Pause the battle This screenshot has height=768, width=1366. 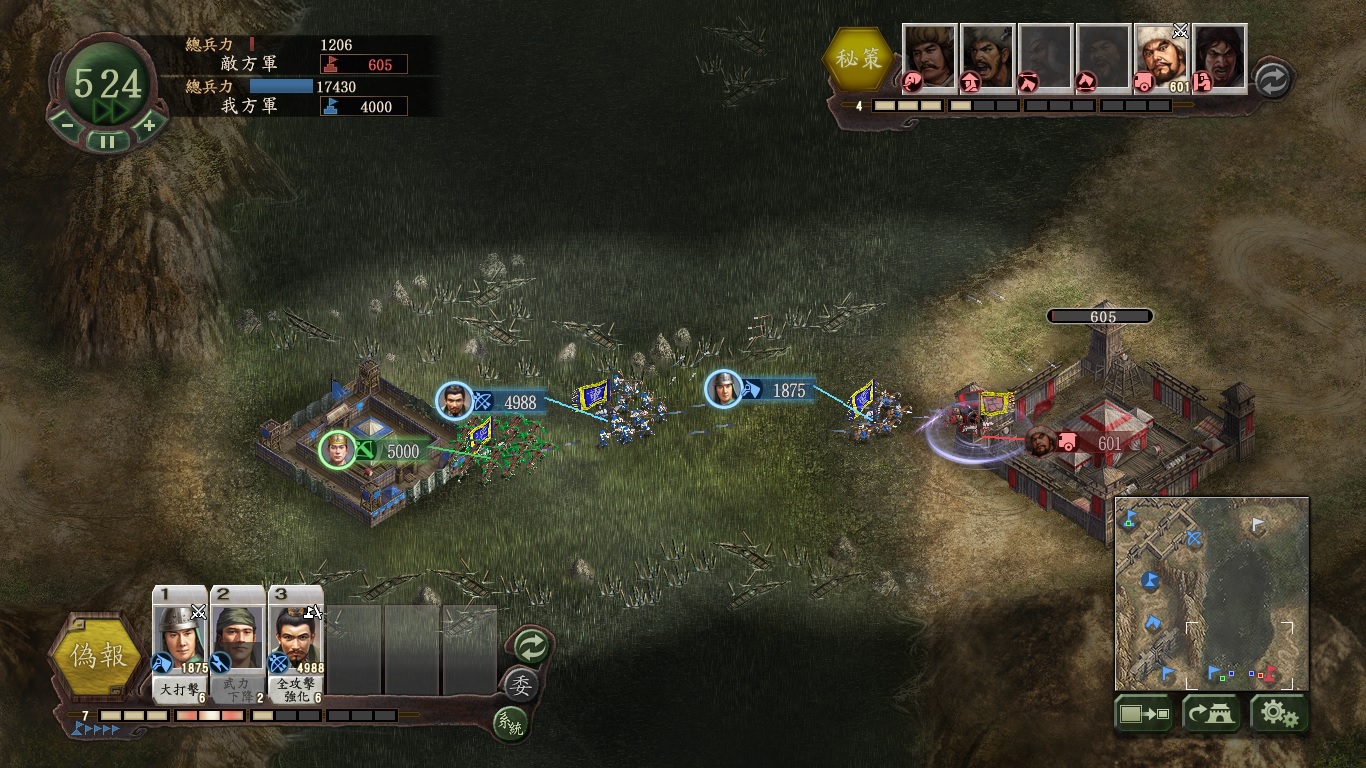coord(107,141)
